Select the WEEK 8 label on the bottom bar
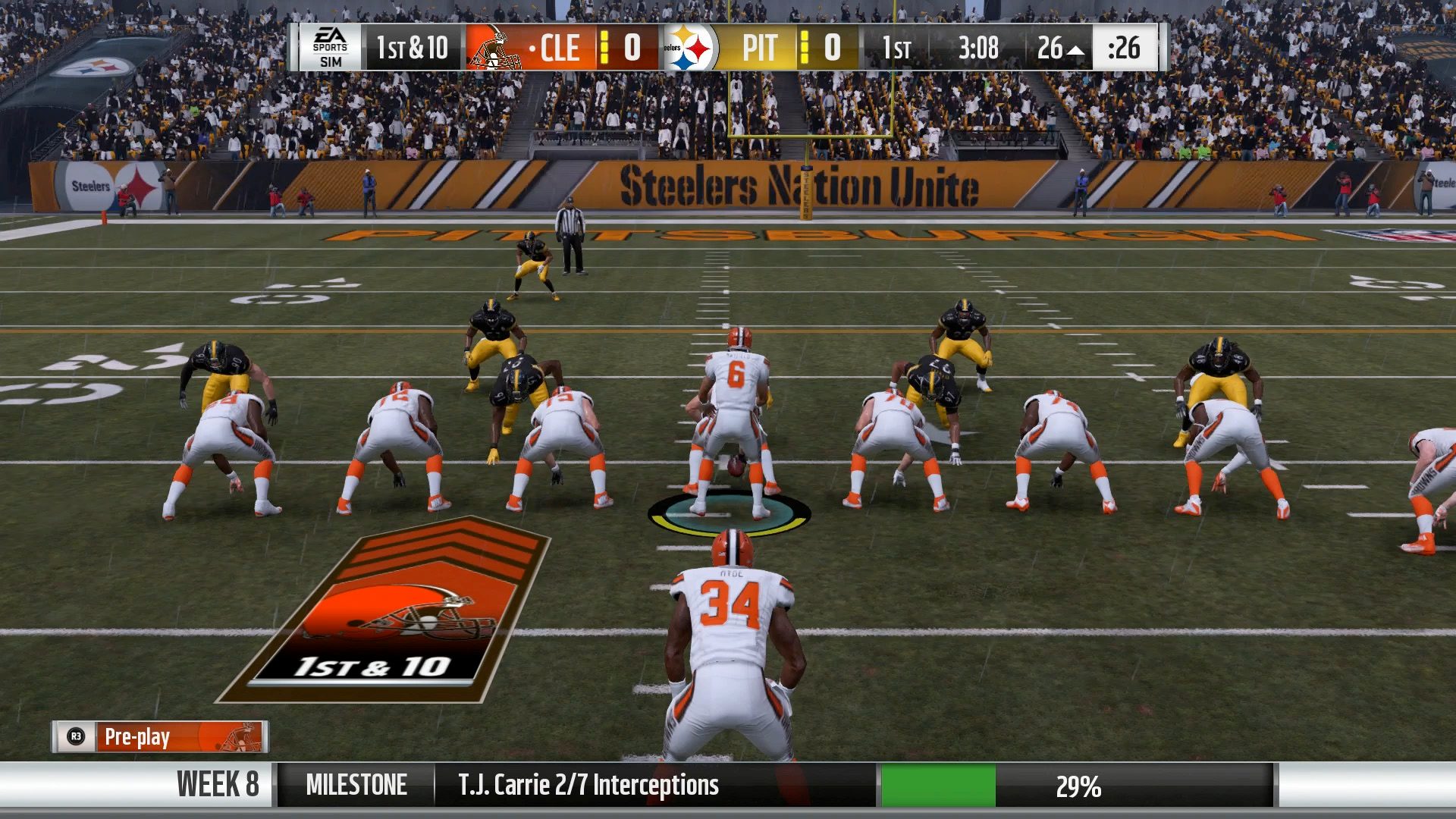The height and width of the screenshot is (819, 1456). (218, 786)
